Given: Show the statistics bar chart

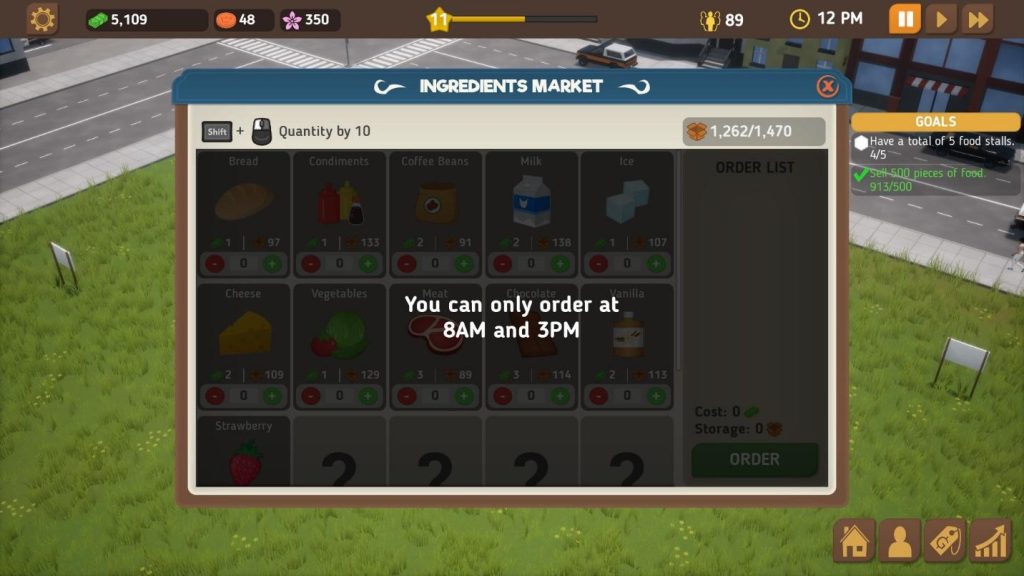Looking at the screenshot, I should (990, 541).
